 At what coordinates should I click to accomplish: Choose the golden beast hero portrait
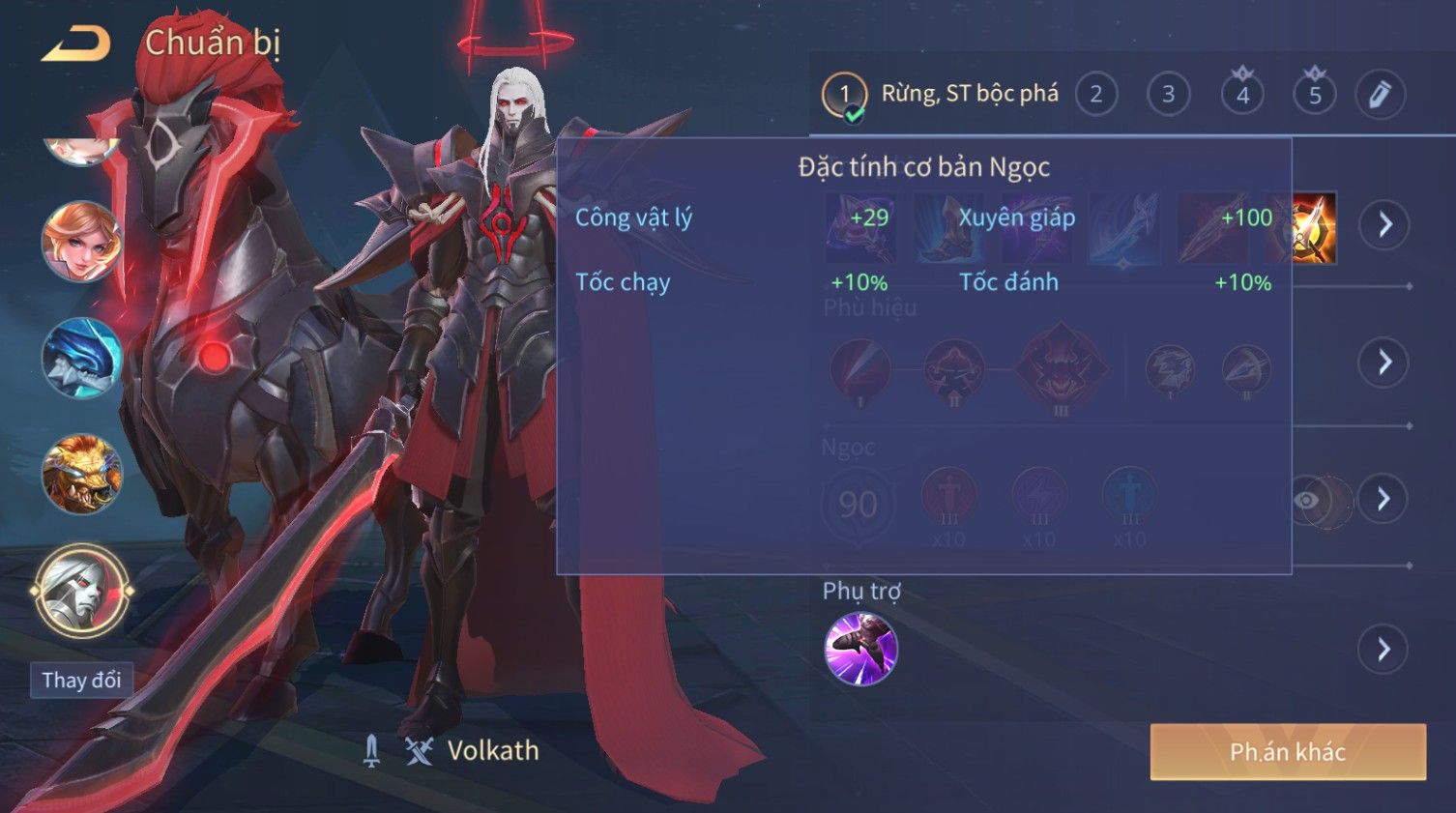click(x=81, y=474)
